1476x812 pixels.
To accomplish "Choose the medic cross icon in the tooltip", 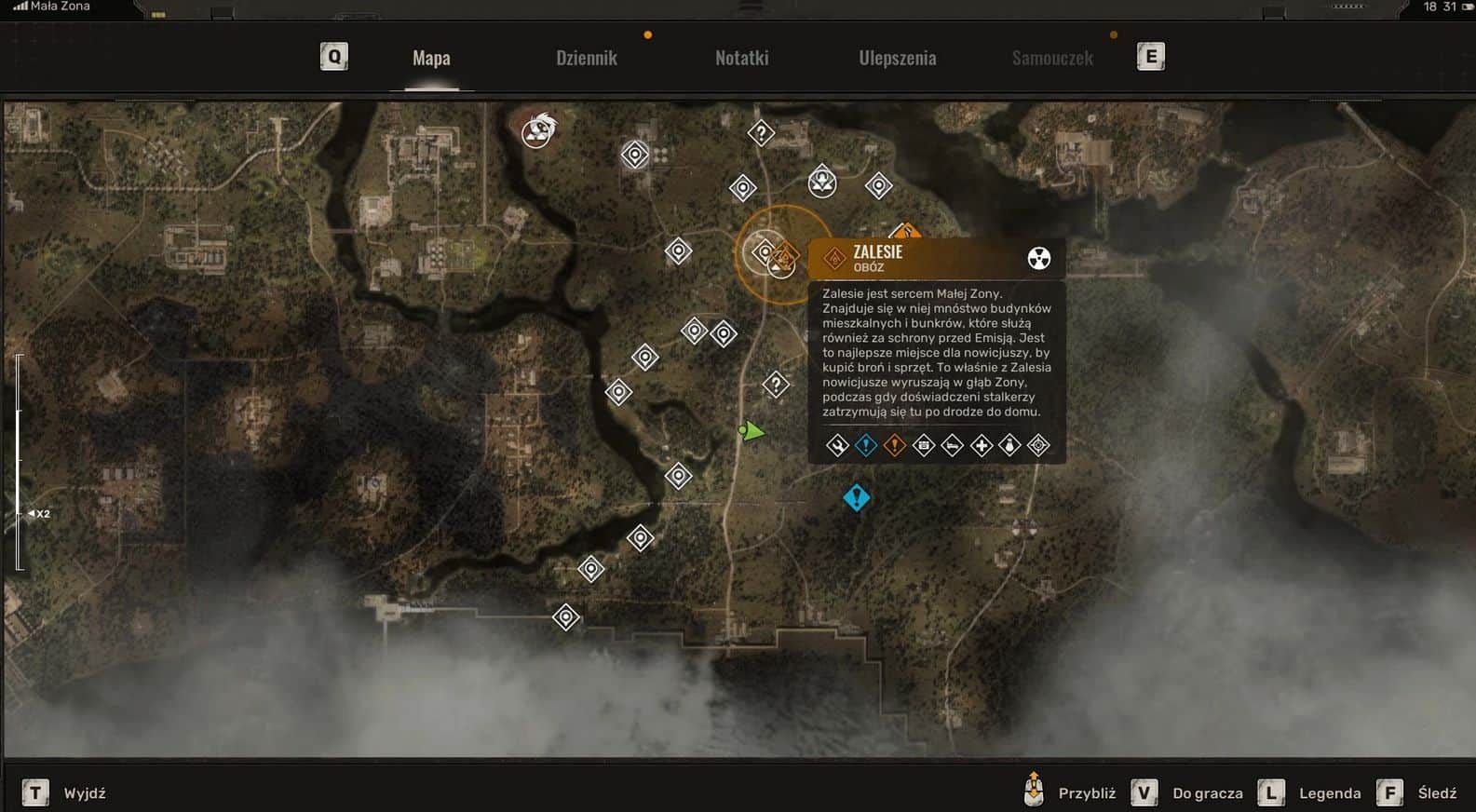I will point(981,446).
